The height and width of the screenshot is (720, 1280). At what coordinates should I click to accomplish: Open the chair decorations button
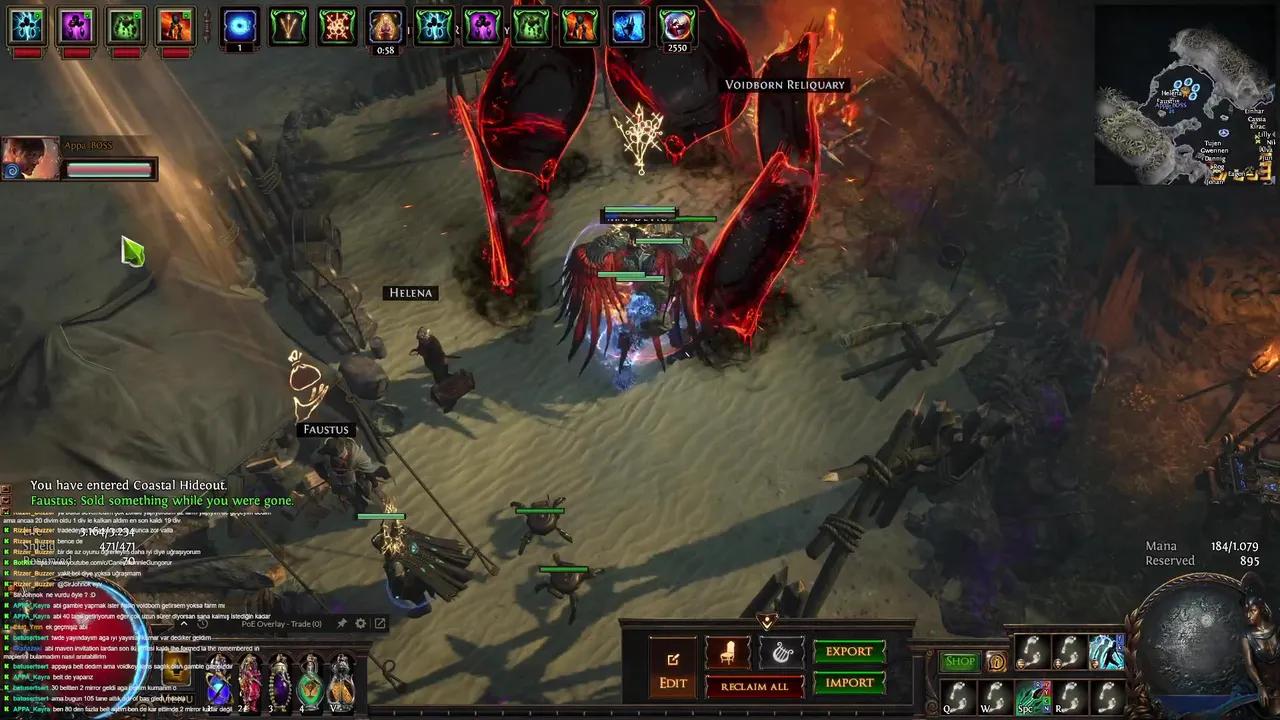[x=728, y=653]
